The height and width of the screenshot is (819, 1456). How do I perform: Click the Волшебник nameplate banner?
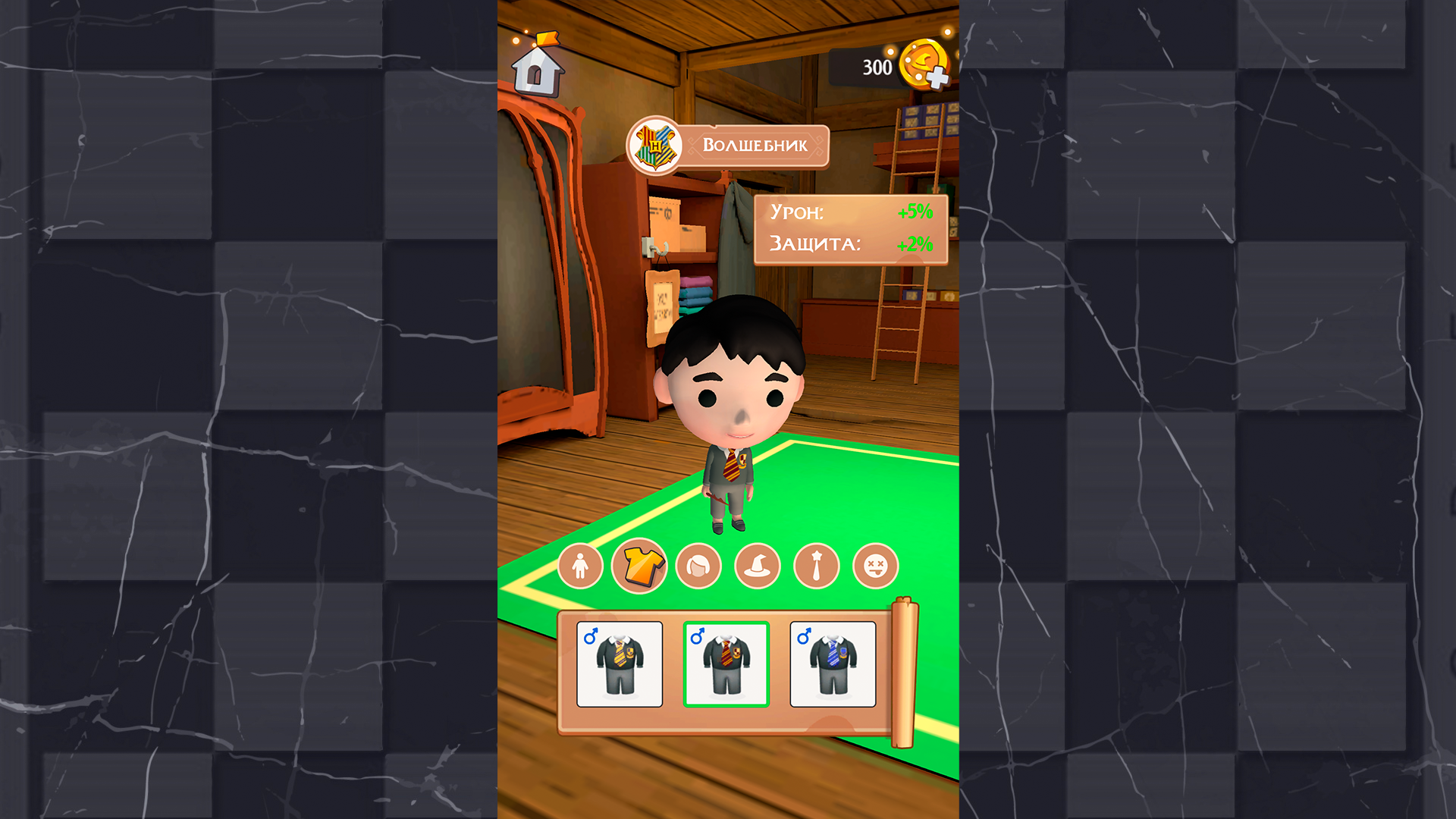[x=757, y=145]
